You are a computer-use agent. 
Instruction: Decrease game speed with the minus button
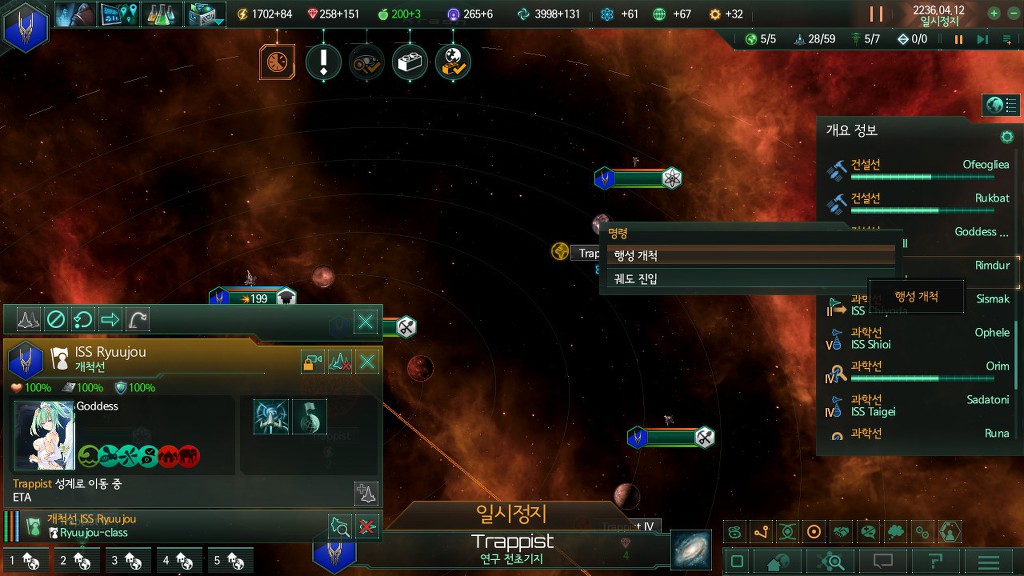click(x=1013, y=14)
